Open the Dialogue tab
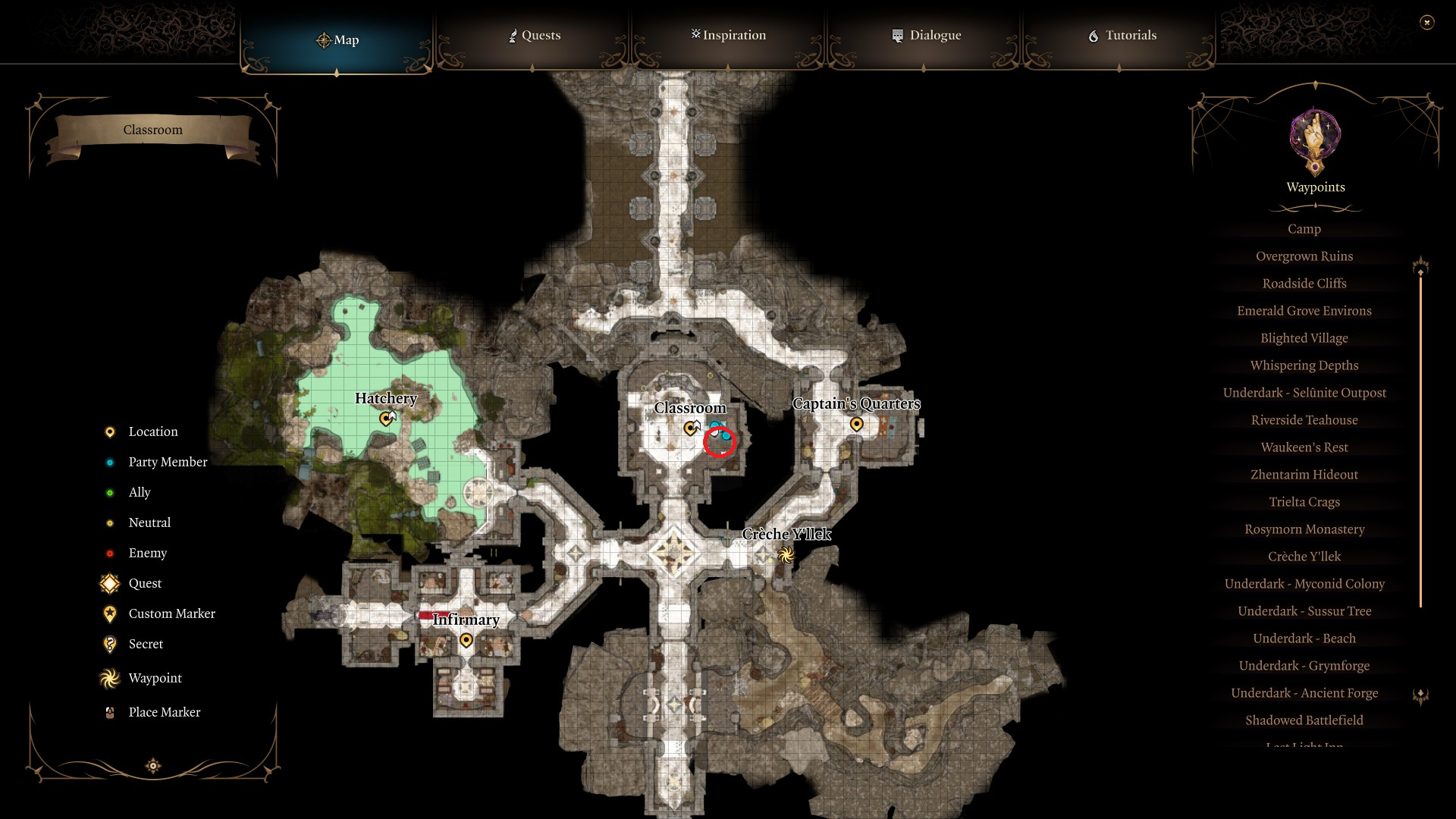Screen dimensions: 1456x819 (x=927, y=35)
